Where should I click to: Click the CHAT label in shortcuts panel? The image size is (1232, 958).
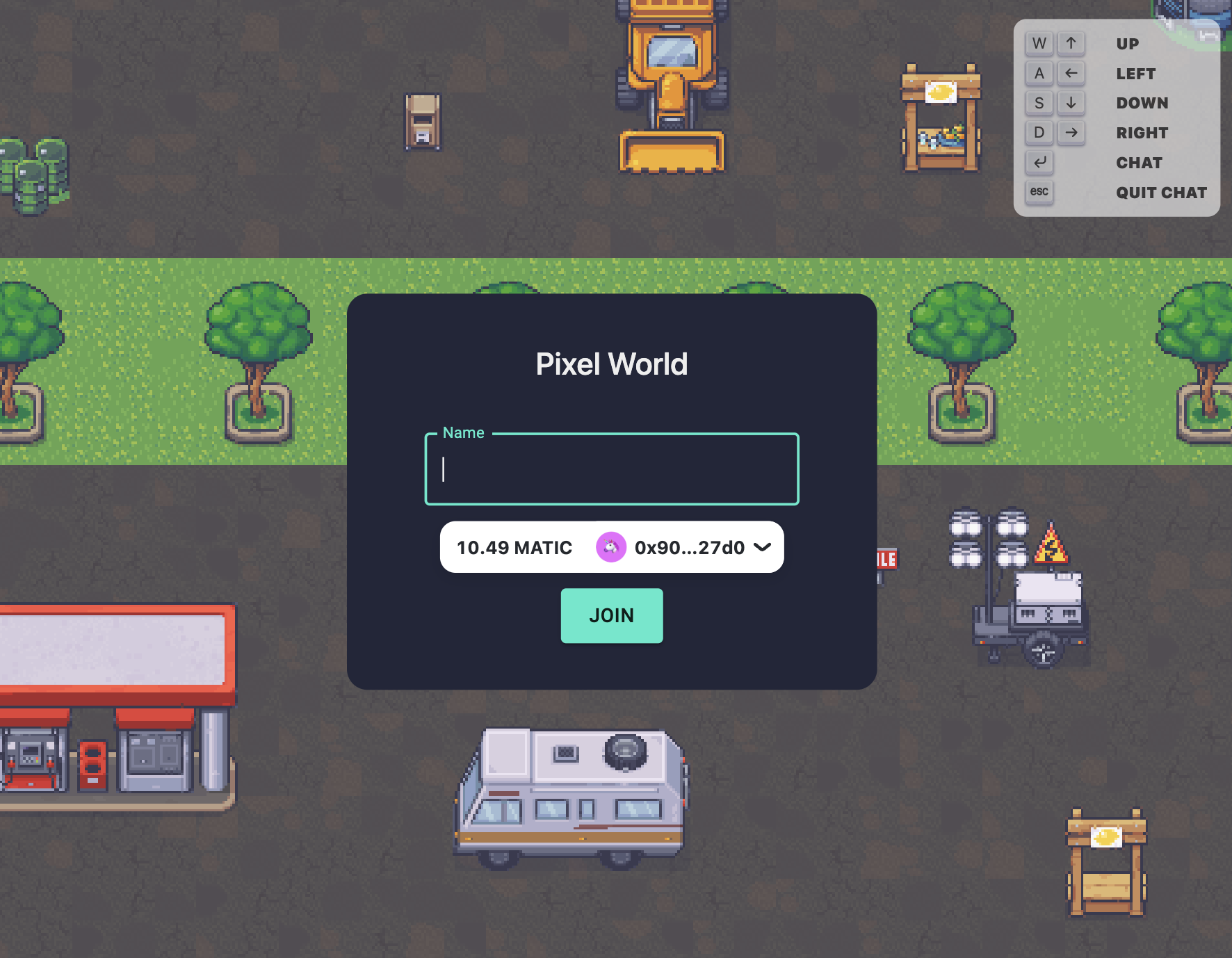[1139, 163]
